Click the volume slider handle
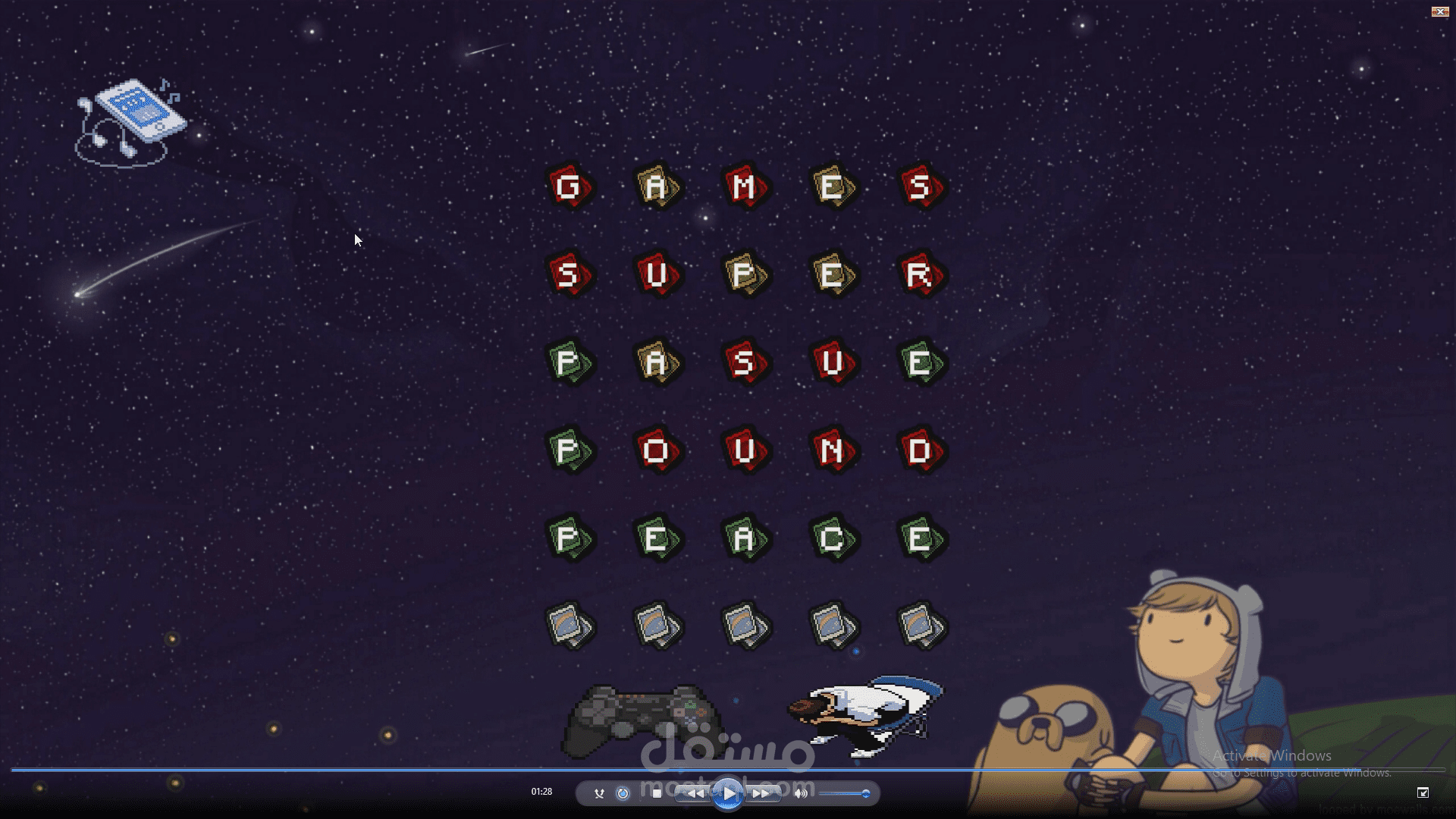 (x=865, y=793)
